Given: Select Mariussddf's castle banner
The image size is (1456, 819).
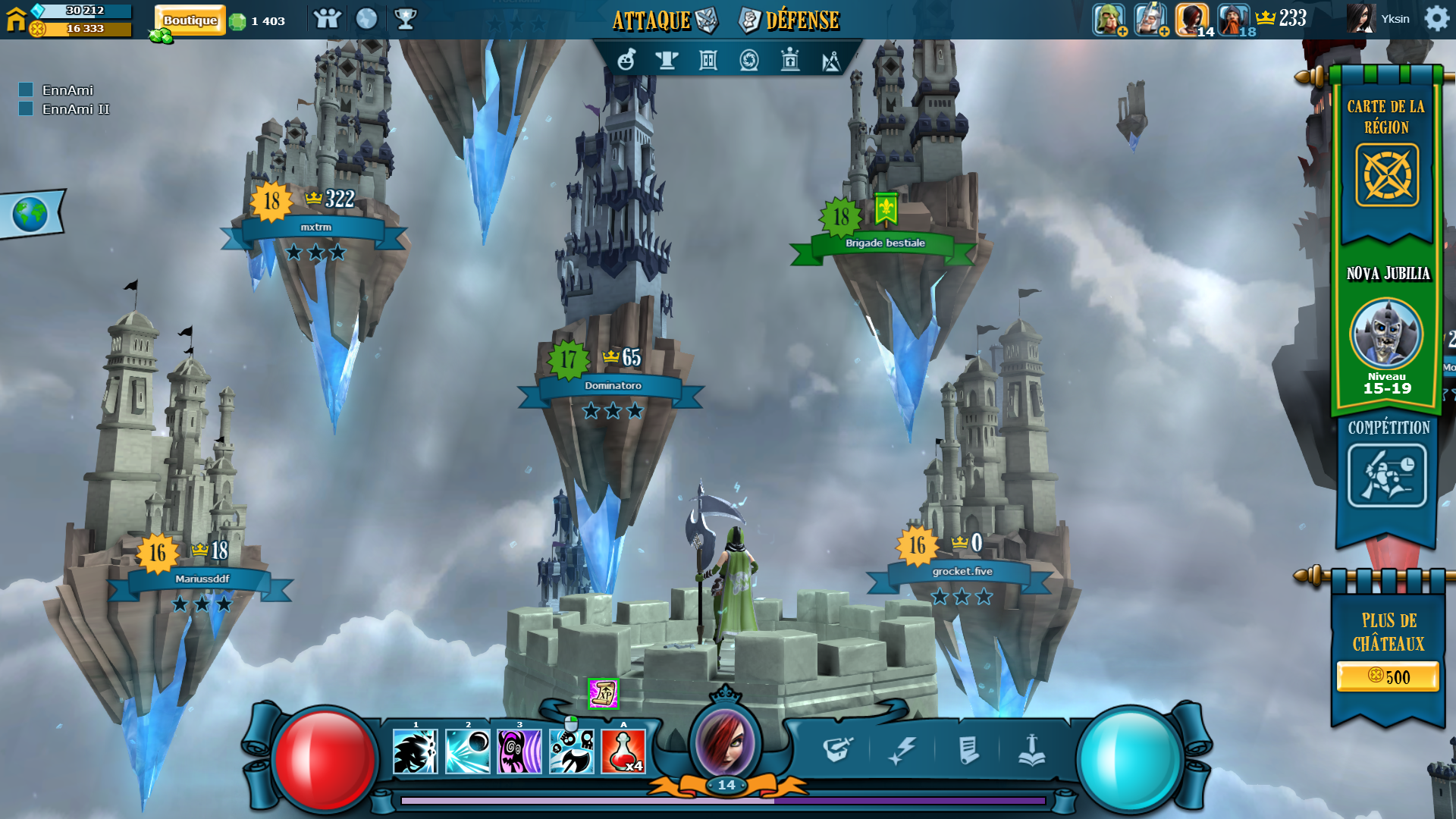Looking at the screenshot, I should click(x=202, y=579).
